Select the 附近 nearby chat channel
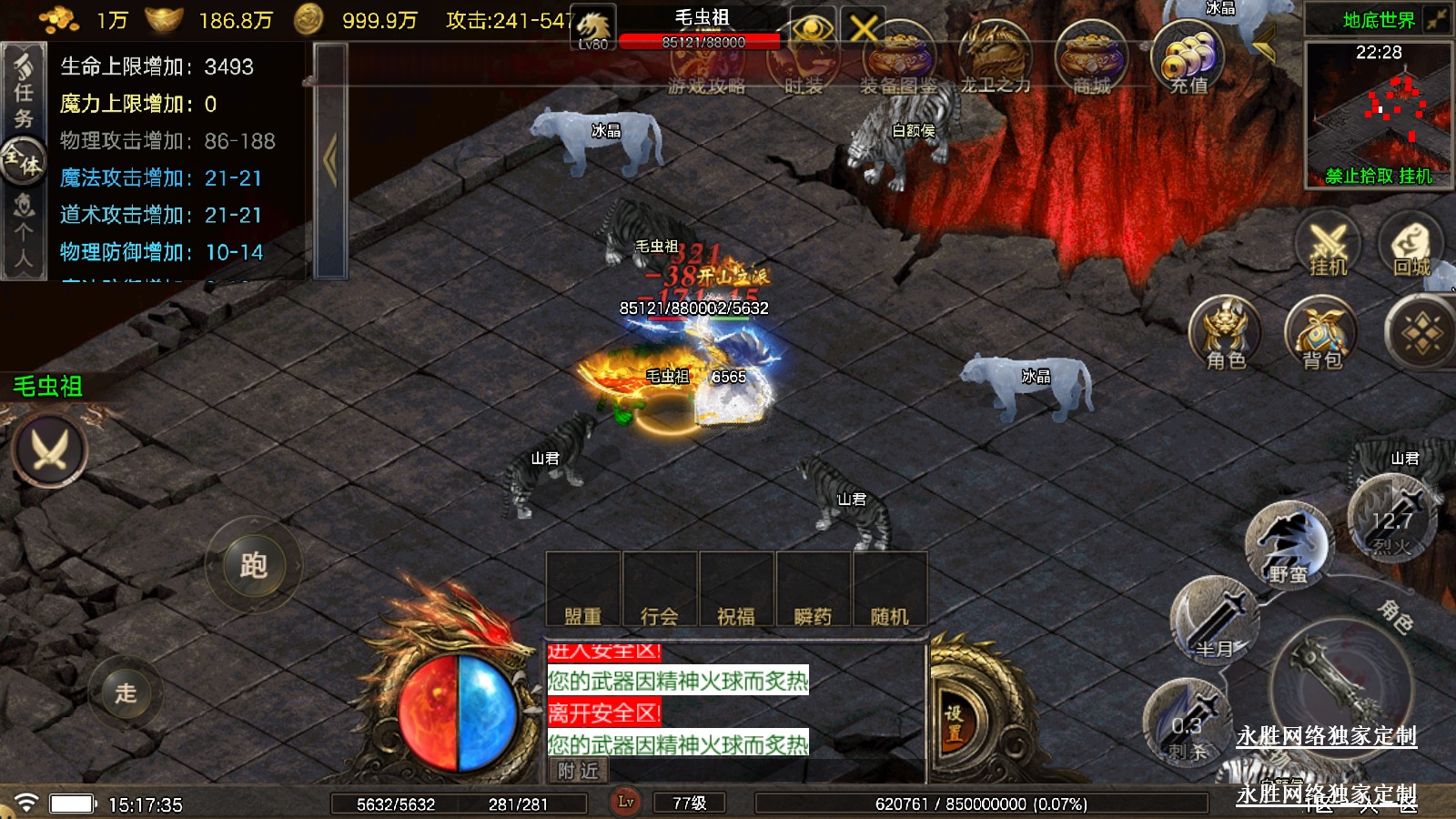 point(579,771)
